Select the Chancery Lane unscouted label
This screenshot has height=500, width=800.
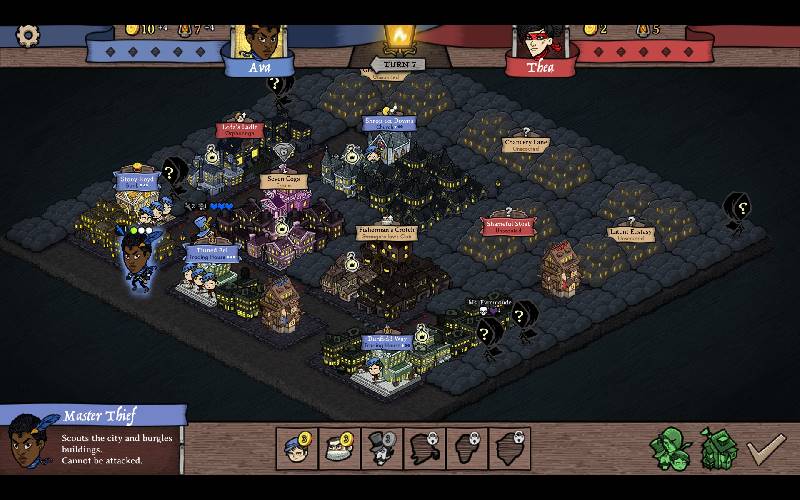526,144
